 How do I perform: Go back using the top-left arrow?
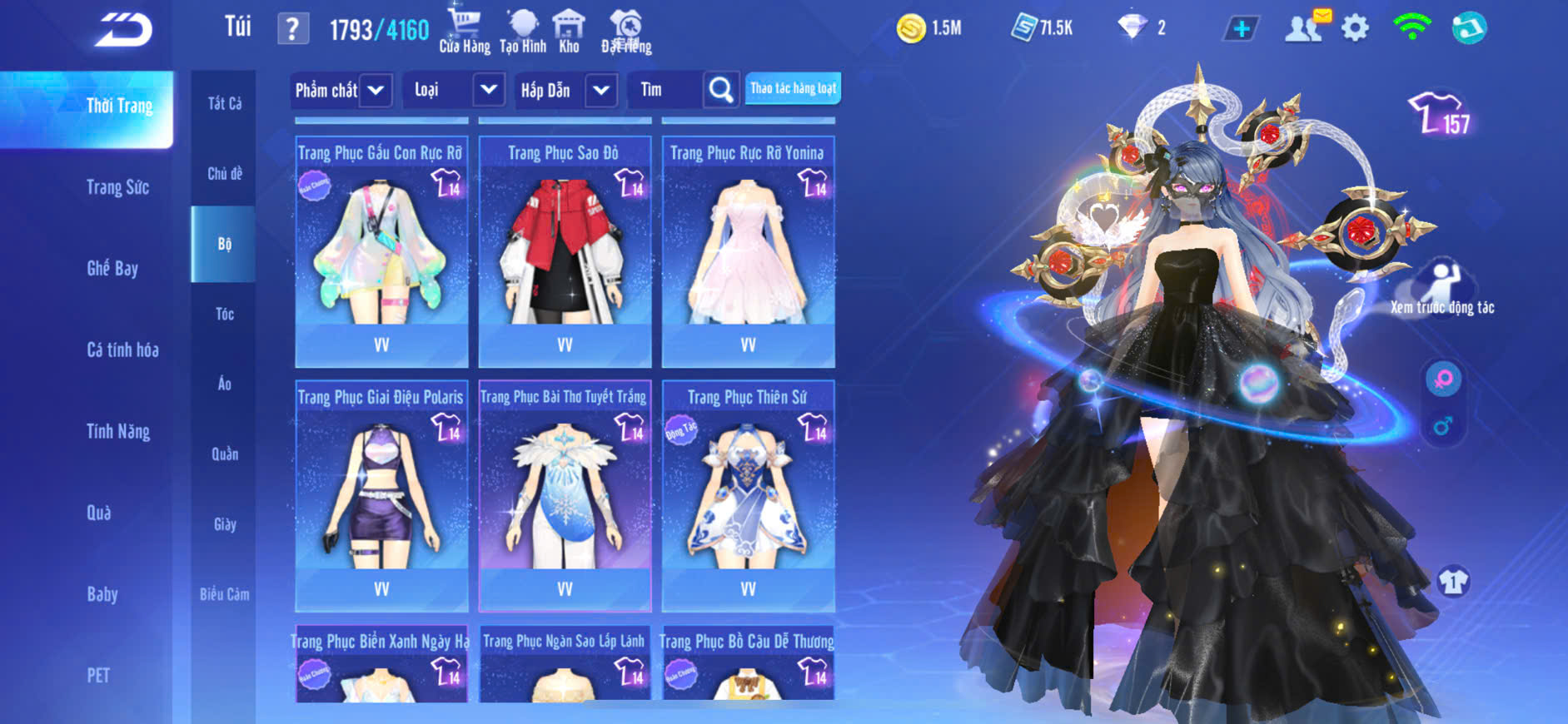123,31
